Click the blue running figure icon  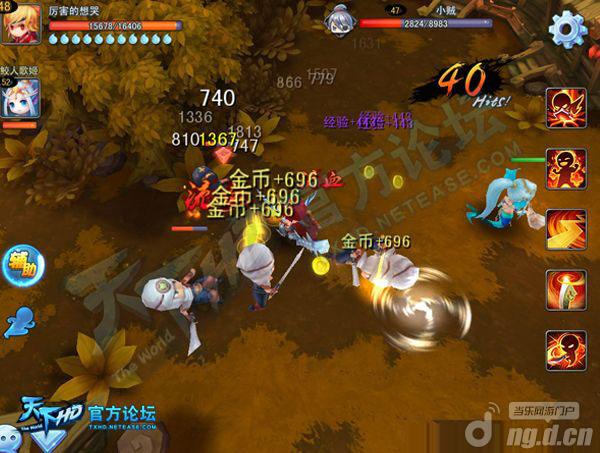[x=20, y=320]
